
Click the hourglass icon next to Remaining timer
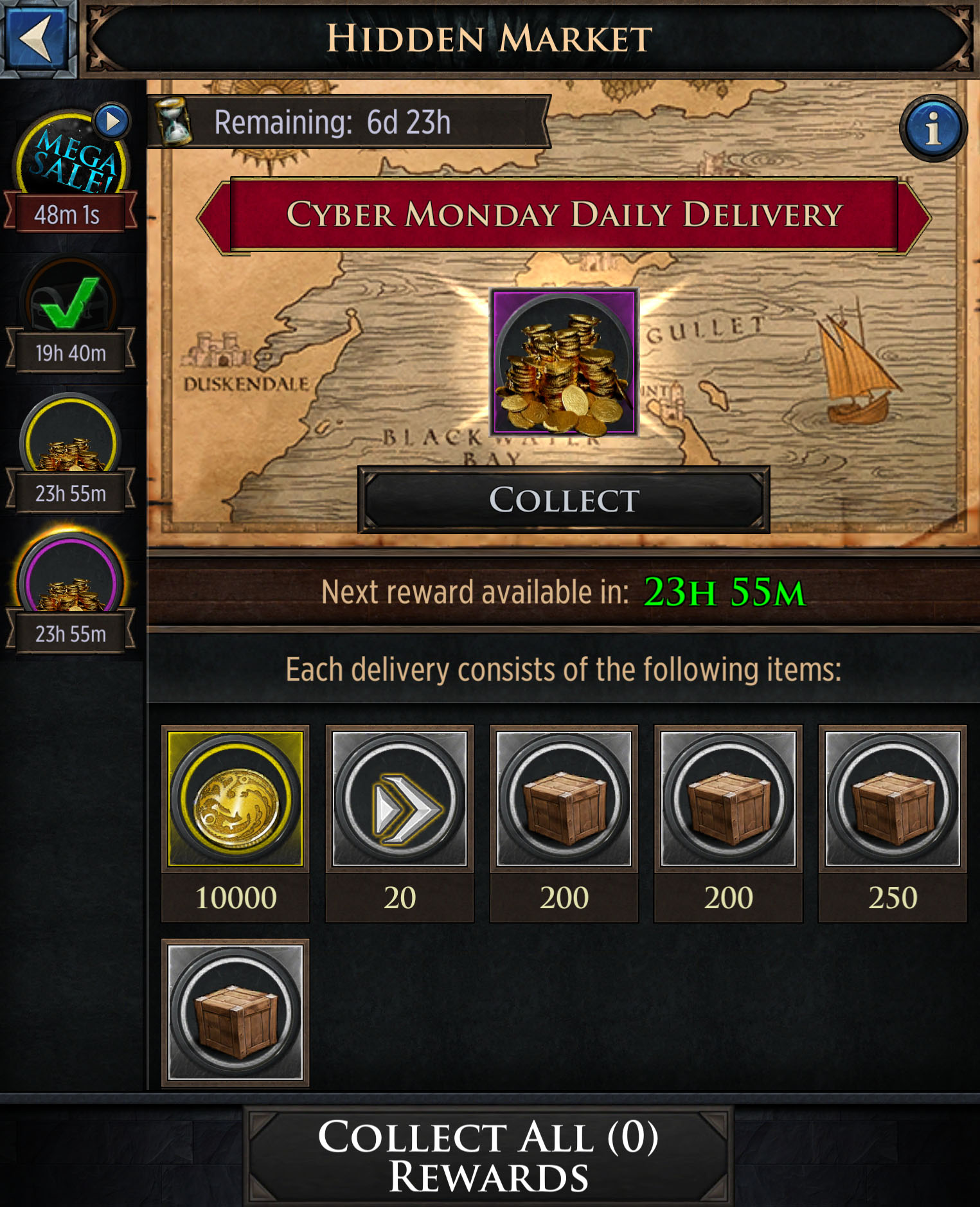(x=172, y=123)
